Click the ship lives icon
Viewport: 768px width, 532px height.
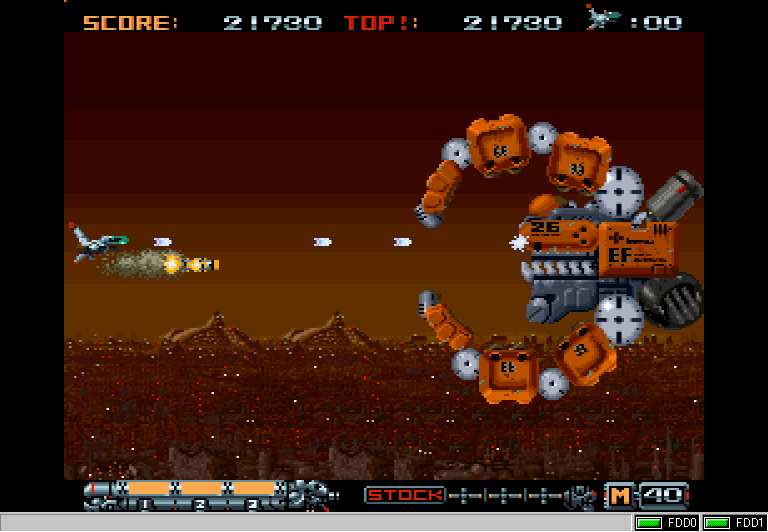pos(603,19)
